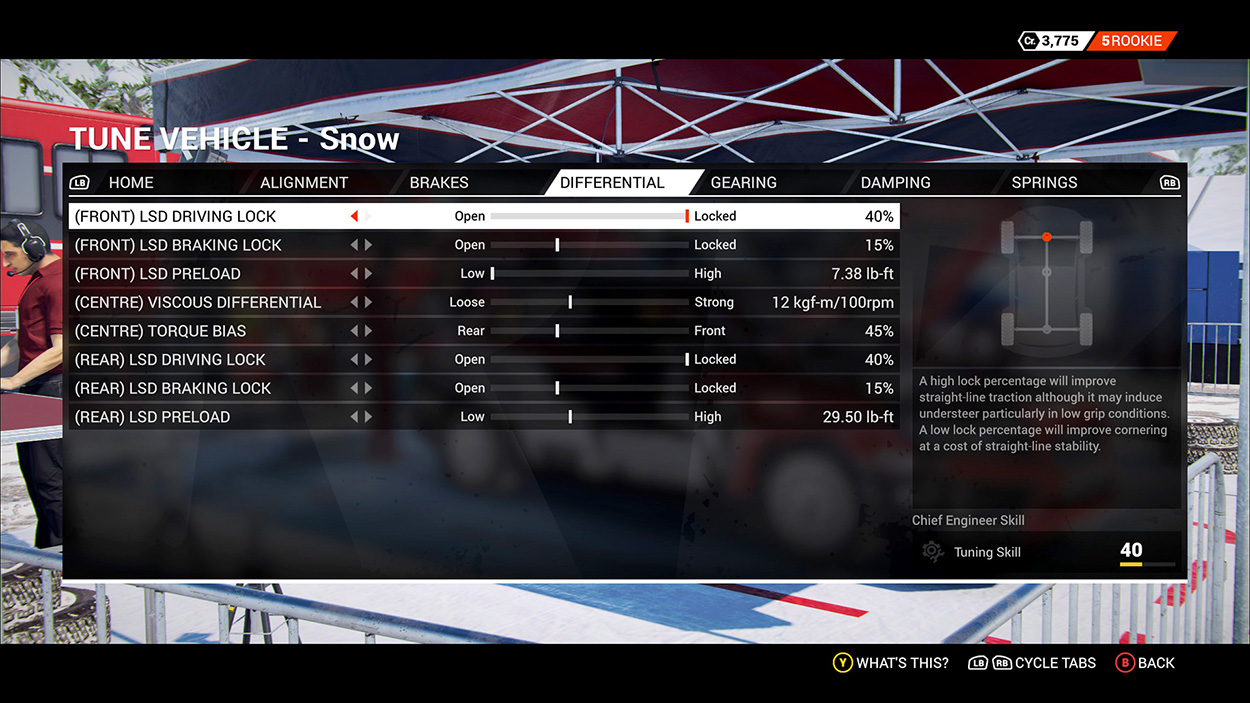This screenshot has height=703, width=1250.
Task: Switch to the HOME tab
Action: [131, 182]
